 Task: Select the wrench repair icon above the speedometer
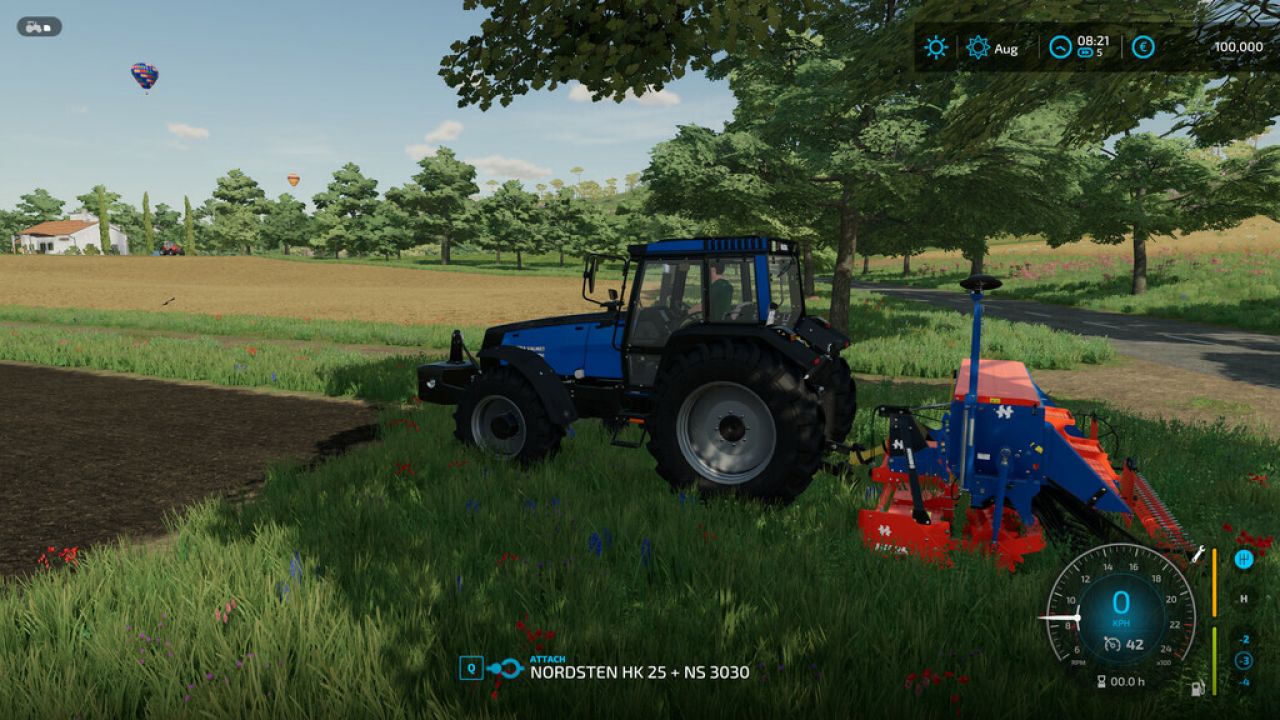tap(1198, 556)
